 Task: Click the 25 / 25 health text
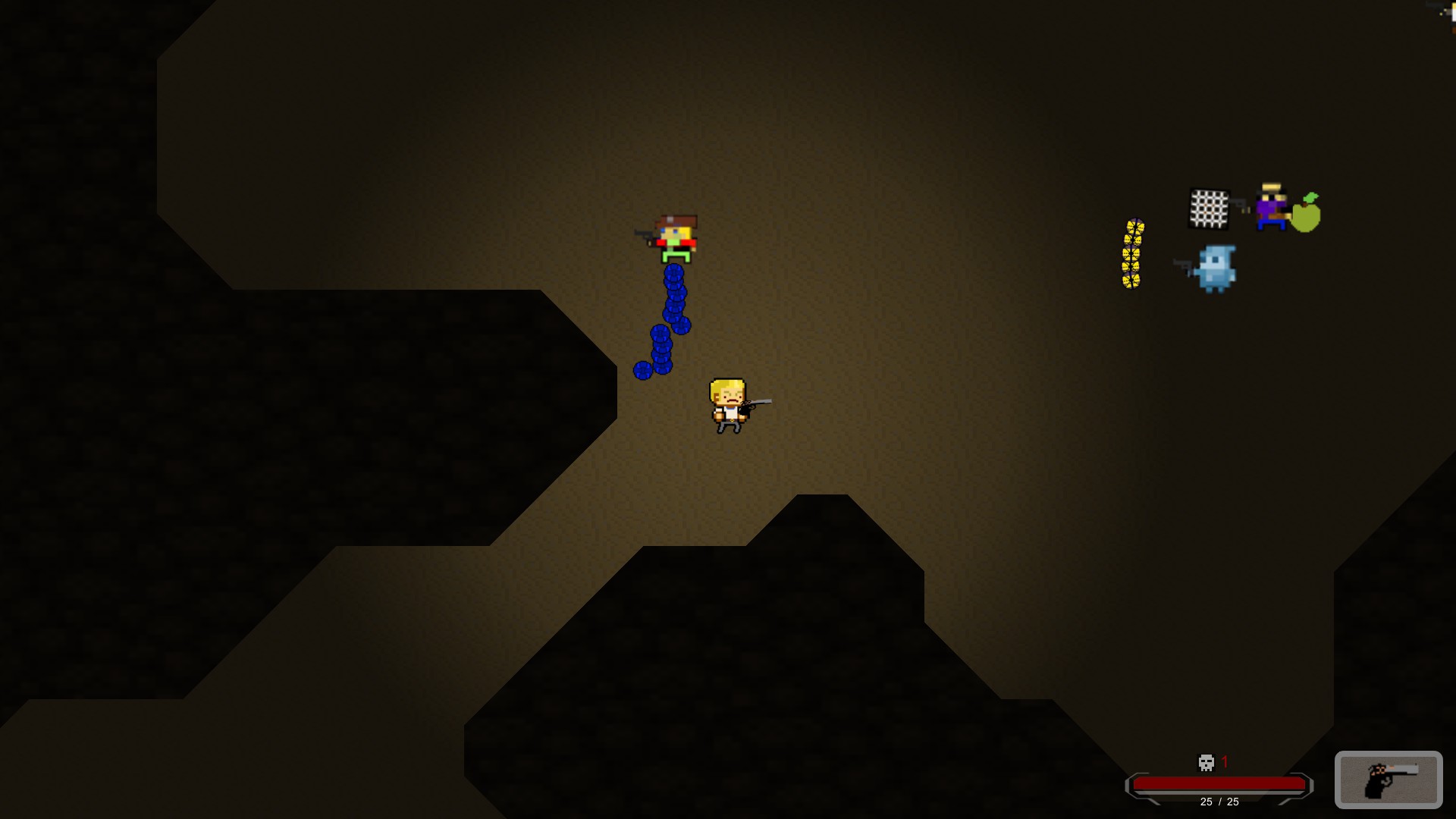tap(1219, 802)
